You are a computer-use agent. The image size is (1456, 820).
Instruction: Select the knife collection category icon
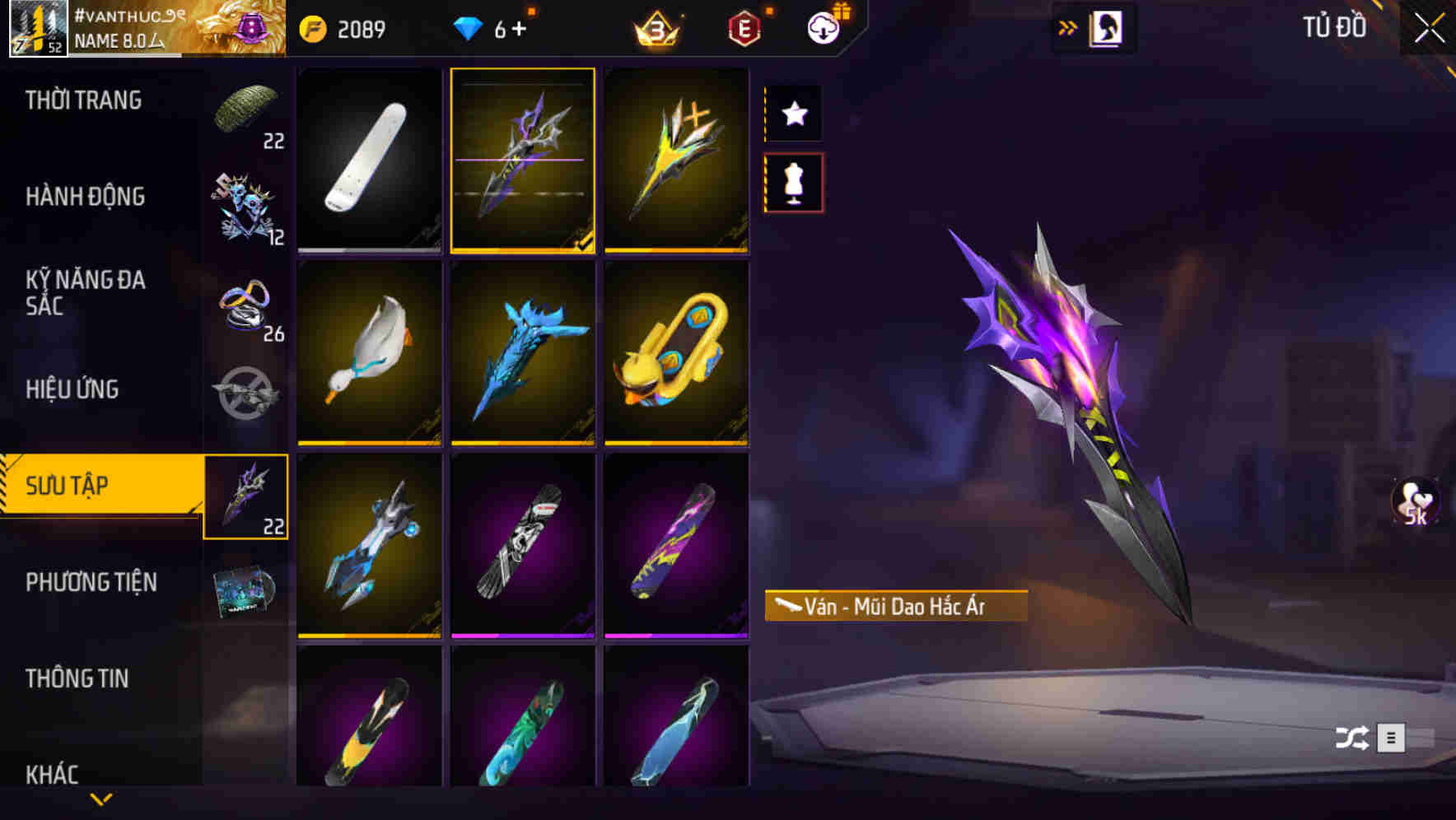click(246, 497)
